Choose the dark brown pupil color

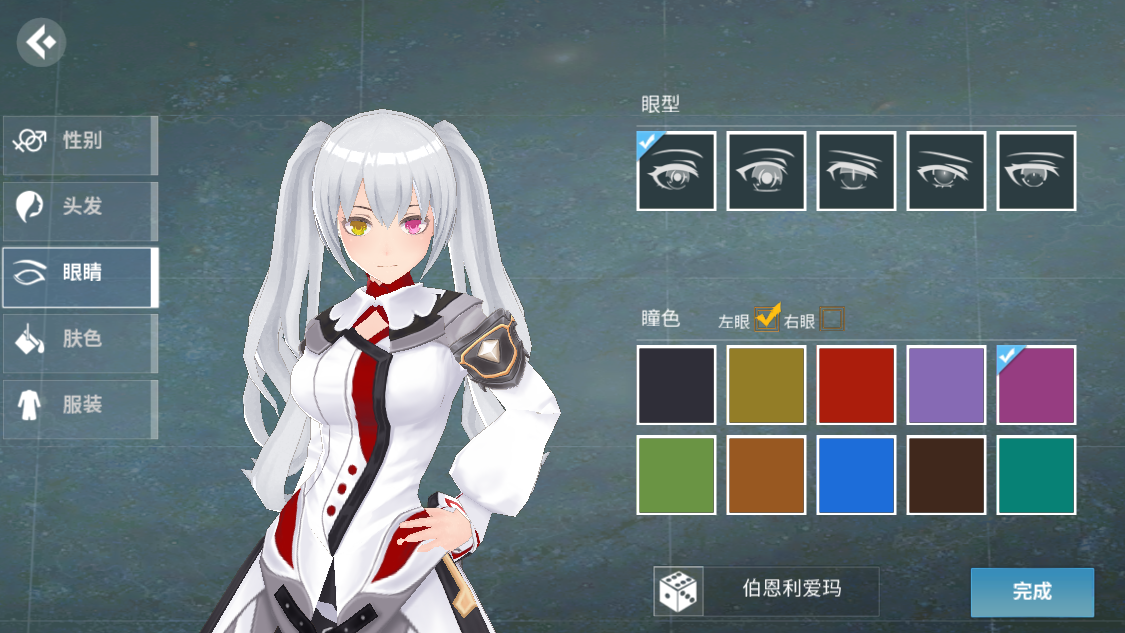(946, 475)
